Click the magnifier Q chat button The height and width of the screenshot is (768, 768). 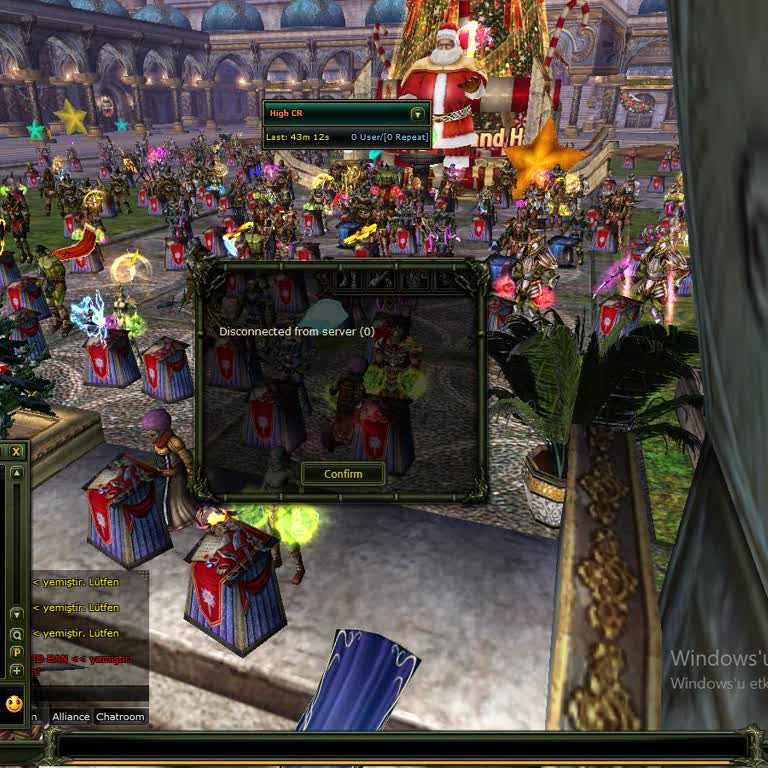[x=16, y=634]
